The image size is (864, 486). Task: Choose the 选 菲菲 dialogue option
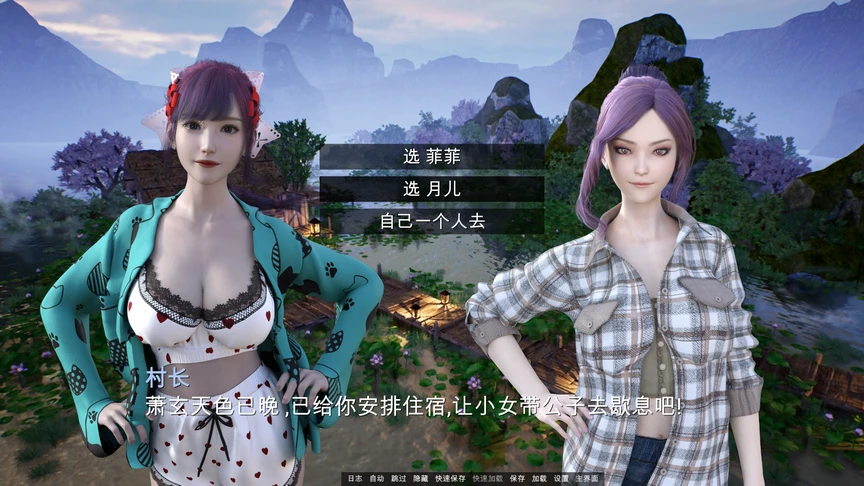pyautogui.click(x=432, y=157)
